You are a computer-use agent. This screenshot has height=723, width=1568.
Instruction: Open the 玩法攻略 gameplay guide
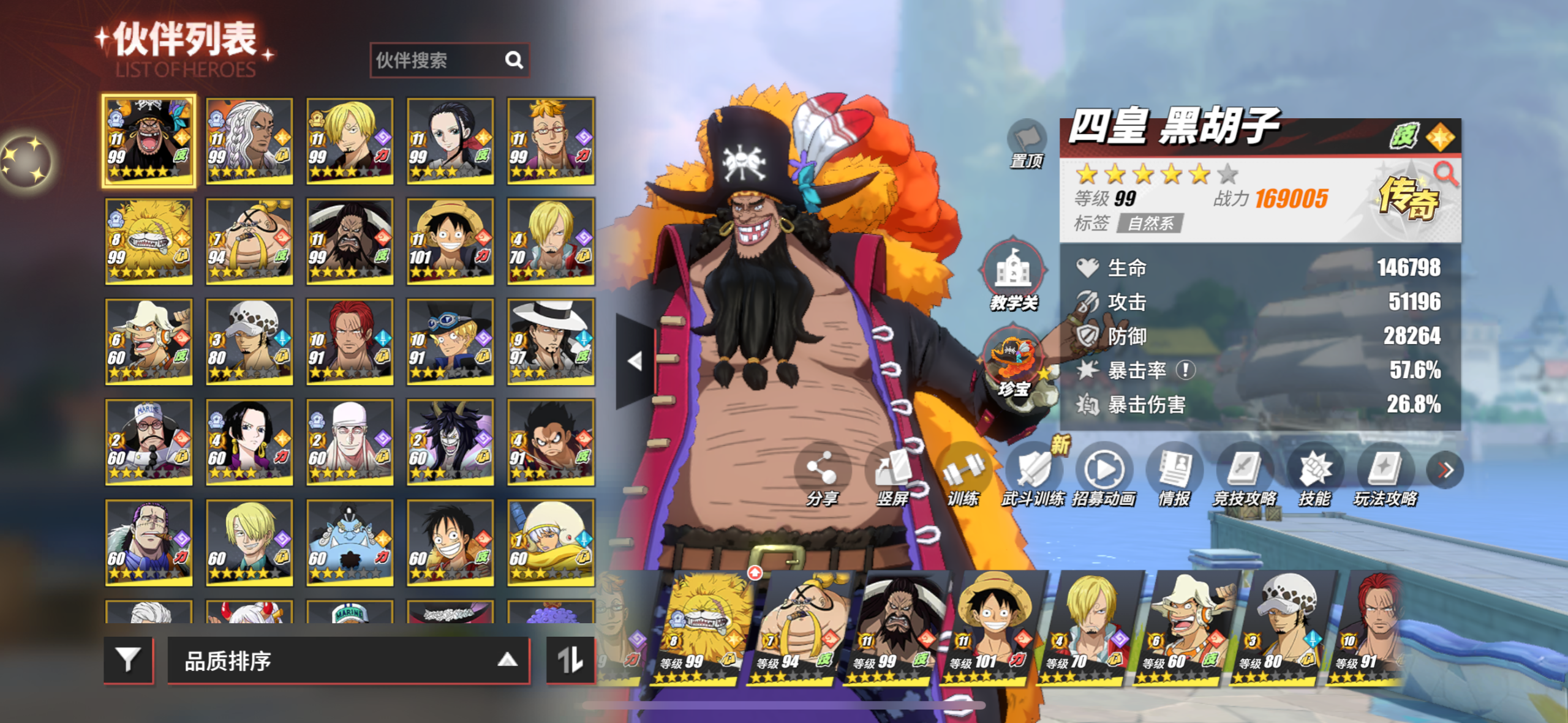(1385, 476)
